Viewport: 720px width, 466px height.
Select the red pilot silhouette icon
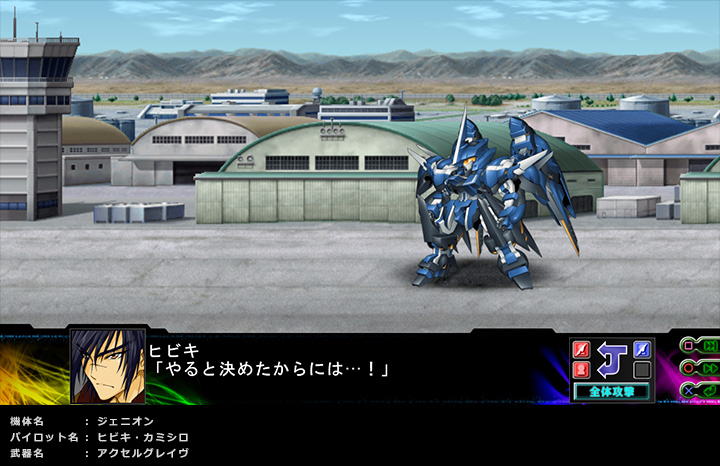(580, 370)
